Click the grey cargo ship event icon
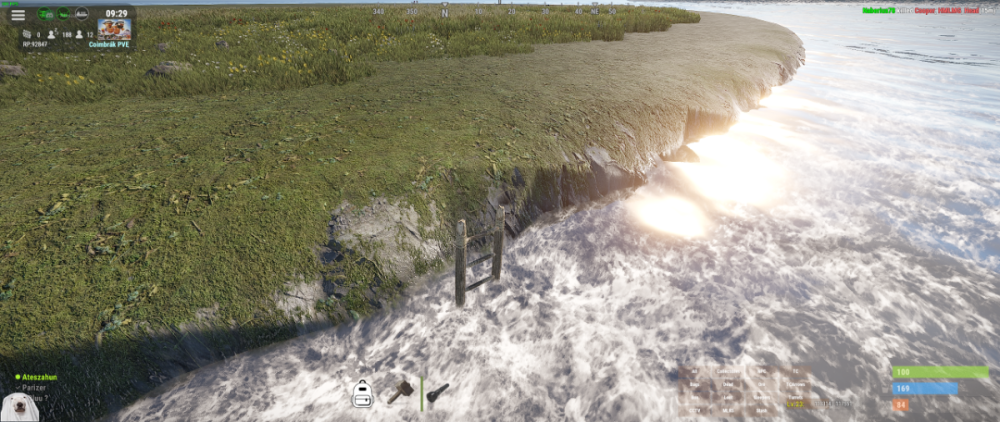 (81, 14)
